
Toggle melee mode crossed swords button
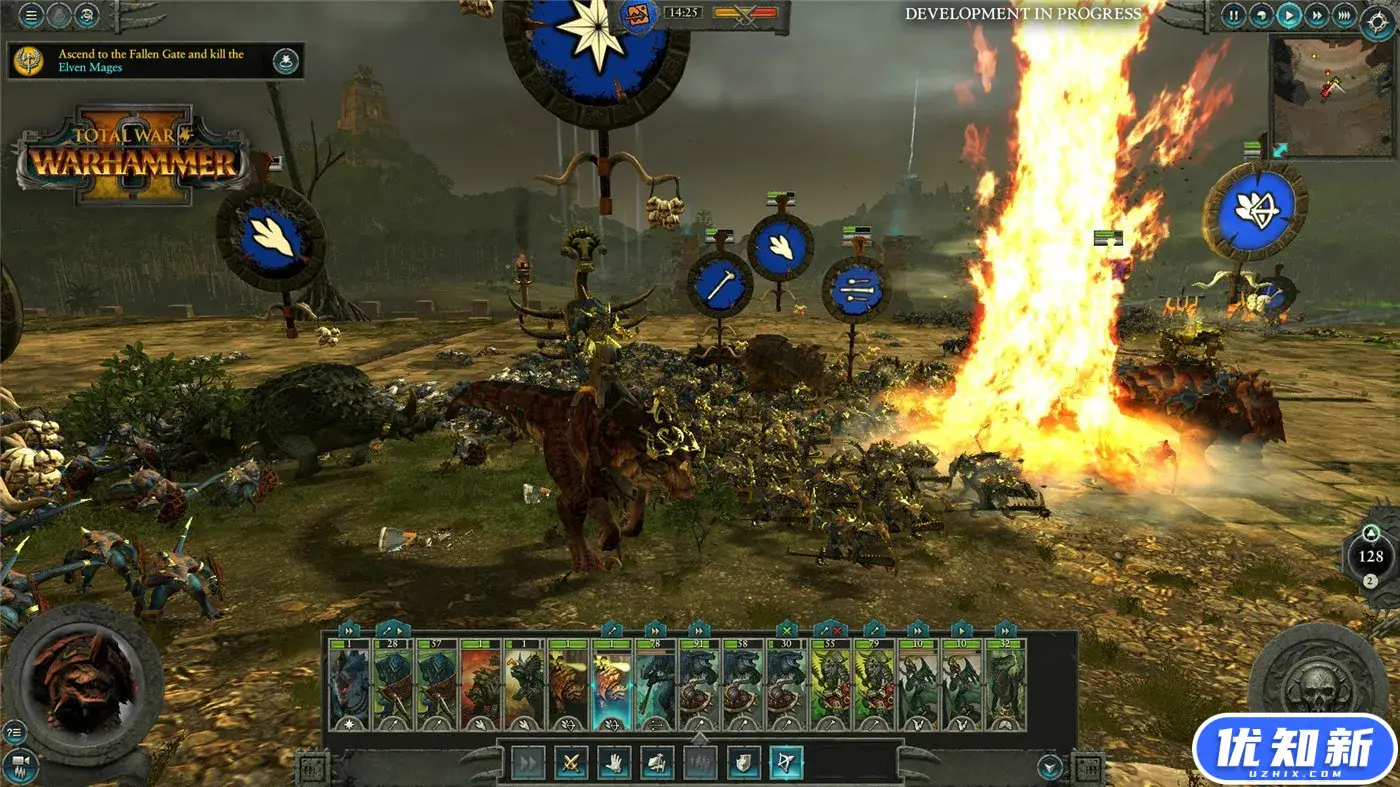pyautogui.click(x=571, y=763)
